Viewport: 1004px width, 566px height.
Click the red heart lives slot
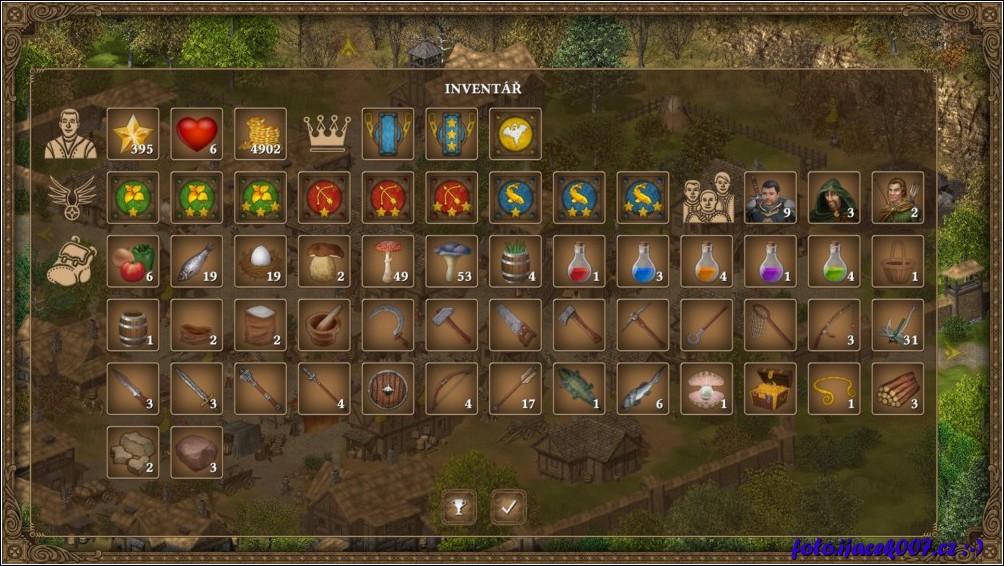click(197, 134)
